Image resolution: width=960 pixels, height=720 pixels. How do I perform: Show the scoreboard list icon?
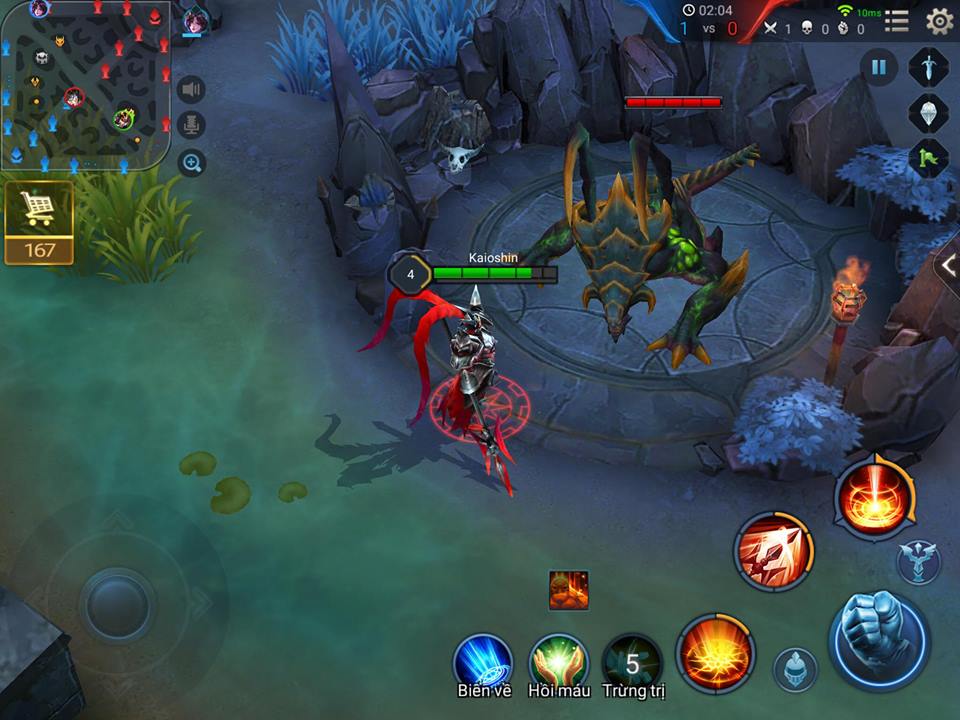point(897,21)
